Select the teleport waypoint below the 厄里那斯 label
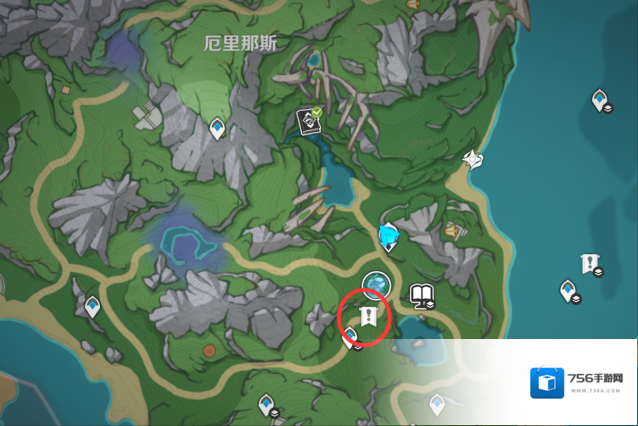 [x=217, y=127]
